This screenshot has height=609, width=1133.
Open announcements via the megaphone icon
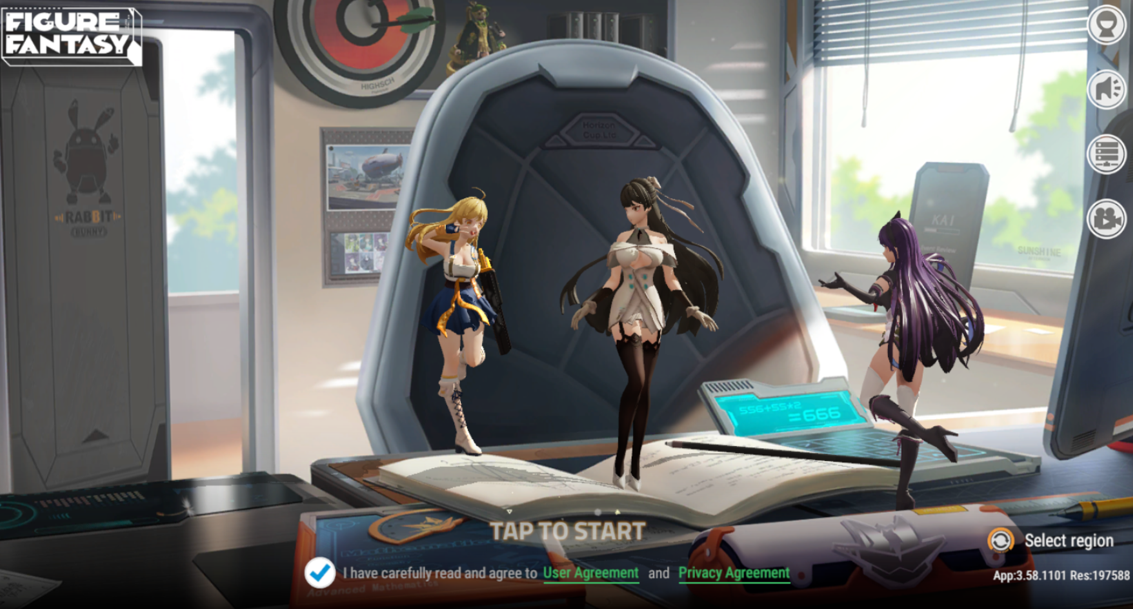(1106, 90)
